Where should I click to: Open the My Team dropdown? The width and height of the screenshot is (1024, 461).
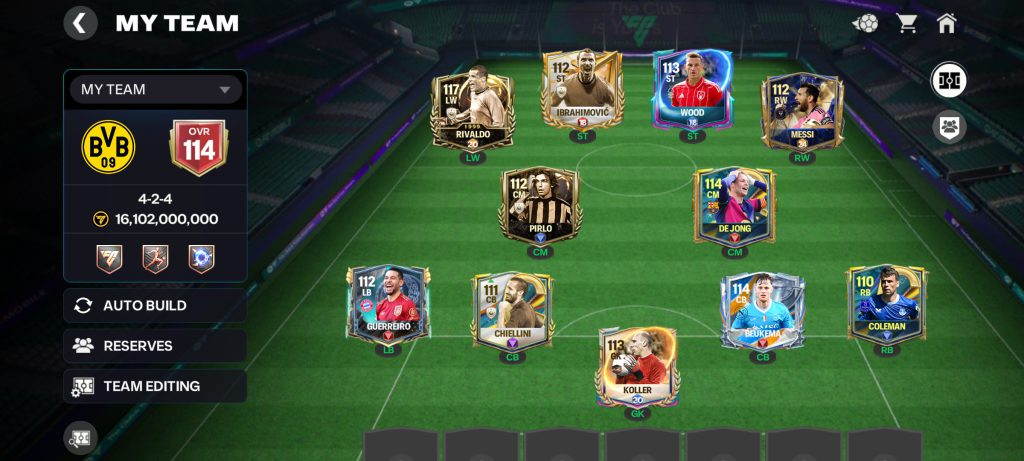[156, 89]
